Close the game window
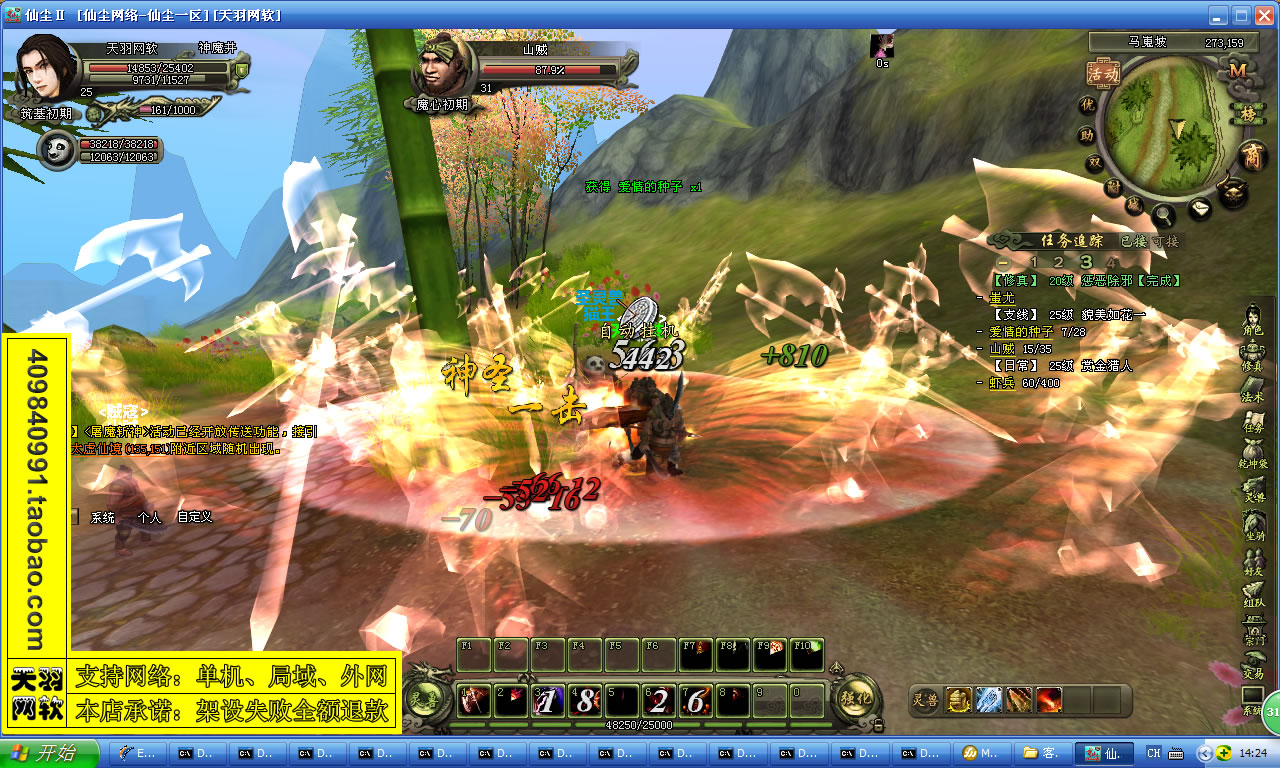The width and height of the screenshot is (1280, 768). tap(1263, 15)
